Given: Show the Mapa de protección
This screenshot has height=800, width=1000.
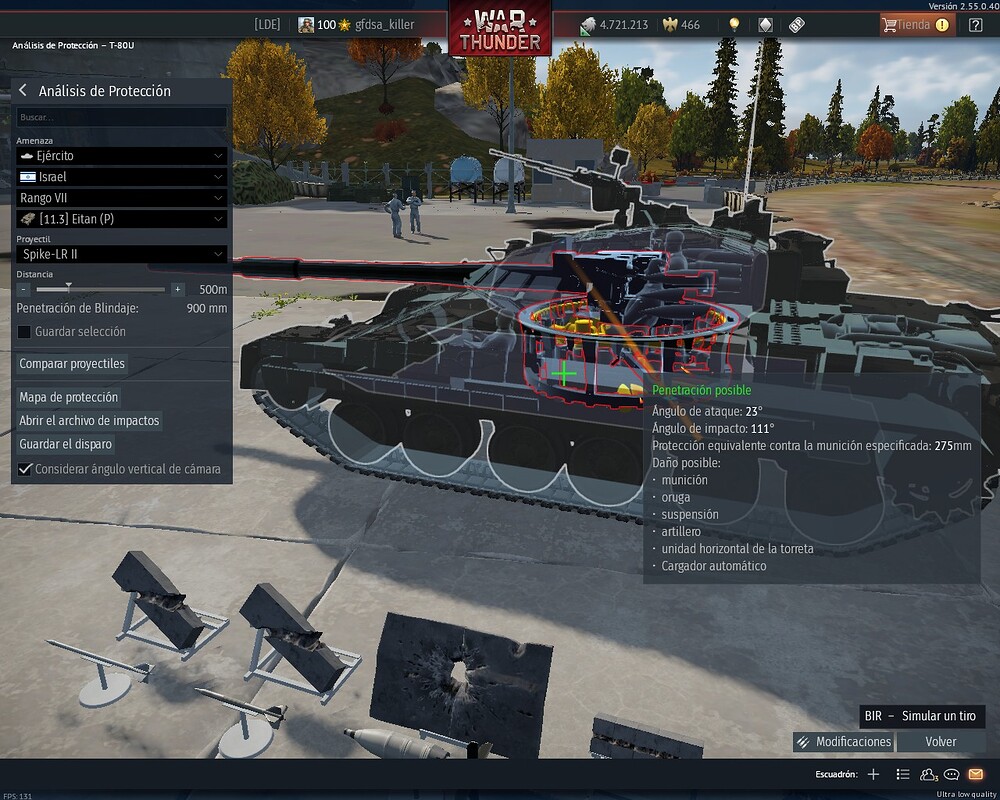Looking at the screenshot, I should click(x=69, y=397).
